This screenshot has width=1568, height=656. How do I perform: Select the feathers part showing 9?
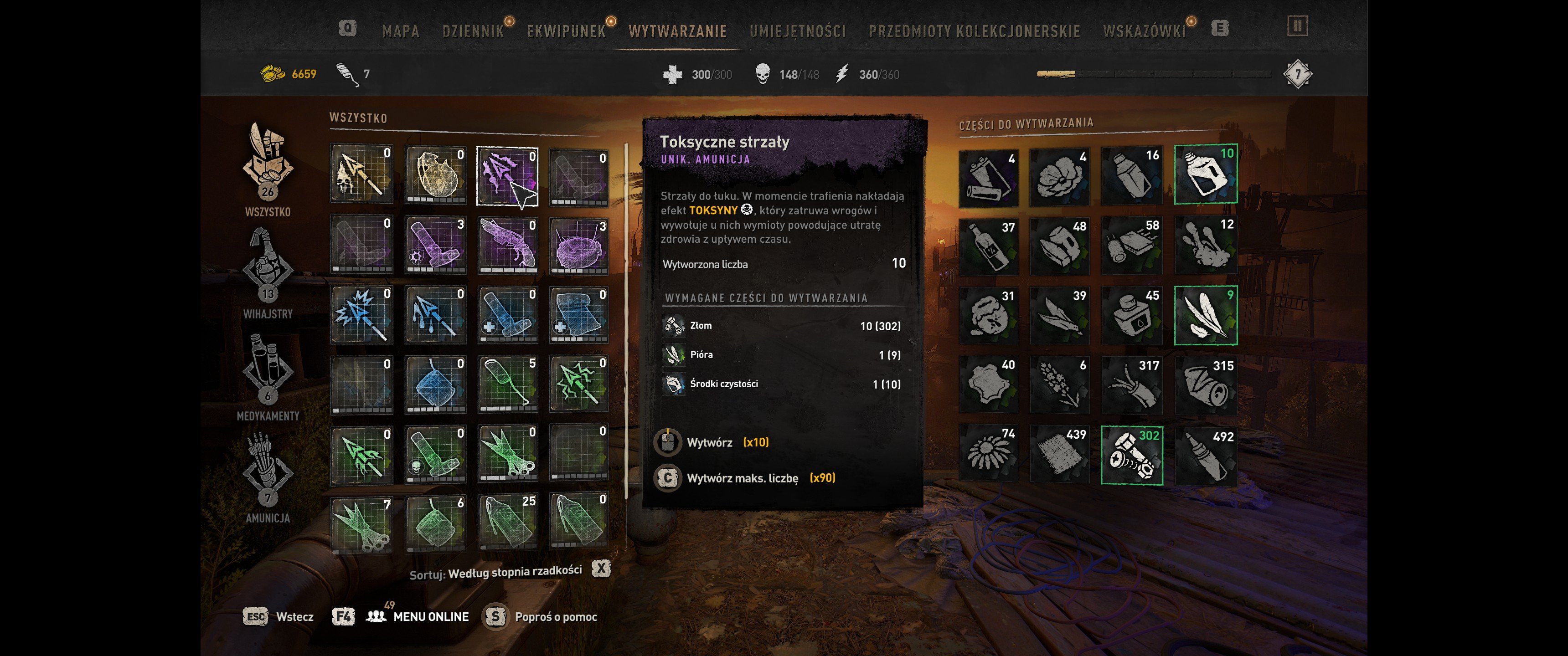pyautogui.click(x=1205, y=315)
